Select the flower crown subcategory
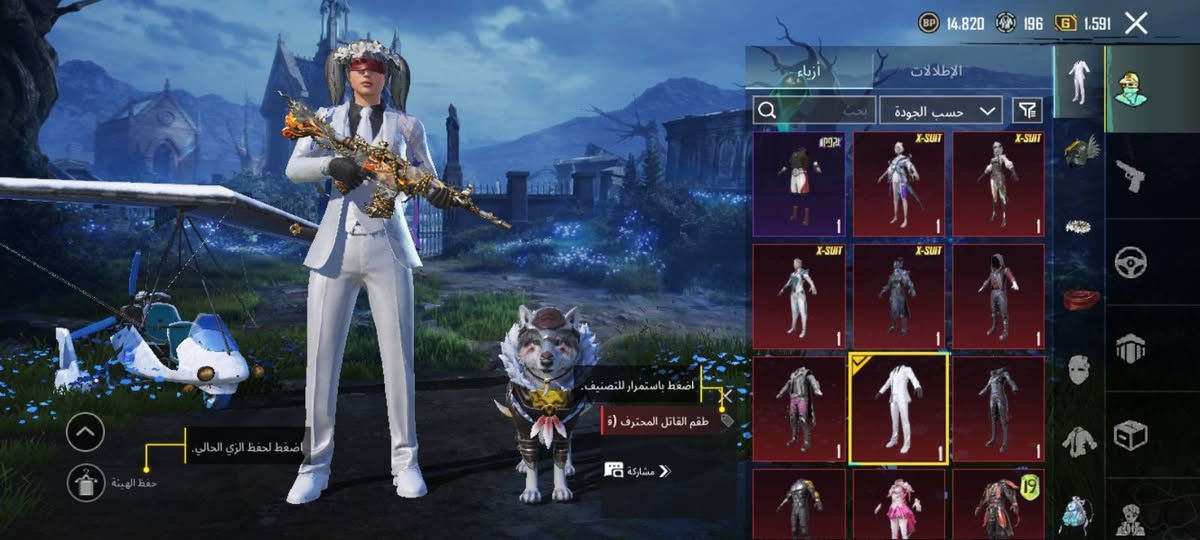Viewport: 1200px width, 540px height. point(1079,226)
